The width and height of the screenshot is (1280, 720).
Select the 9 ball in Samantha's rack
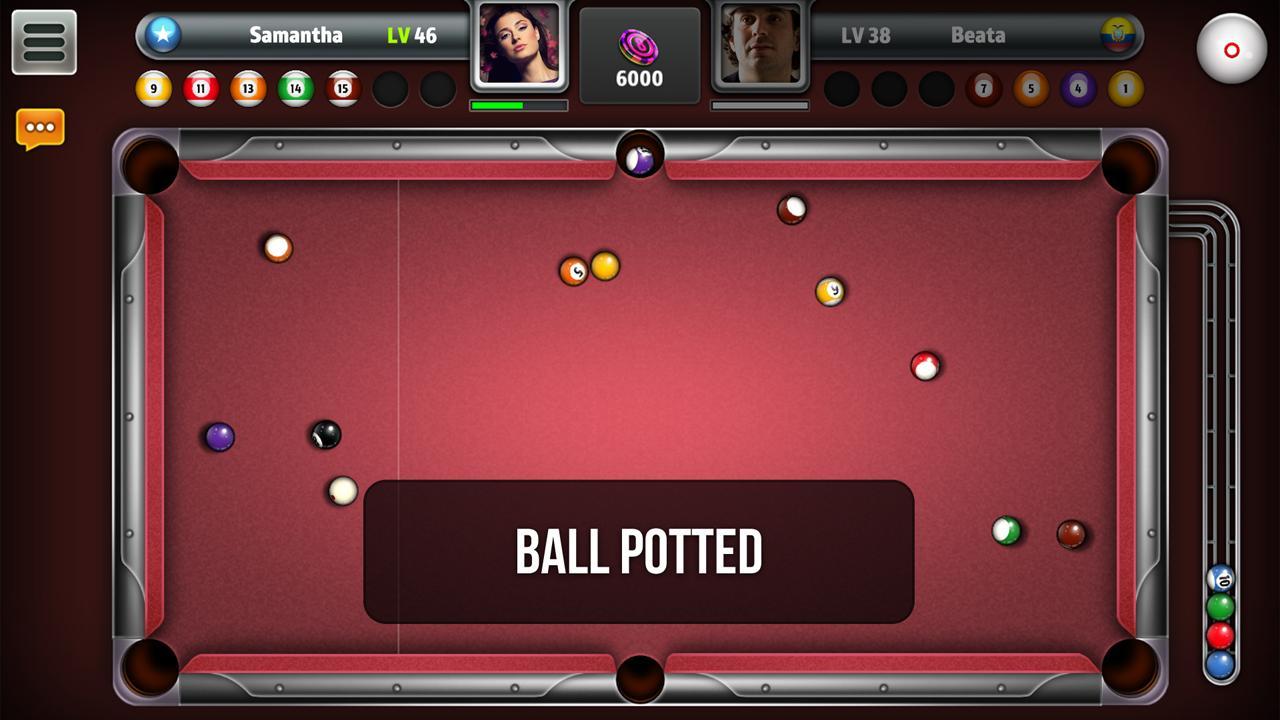(155, 89)
